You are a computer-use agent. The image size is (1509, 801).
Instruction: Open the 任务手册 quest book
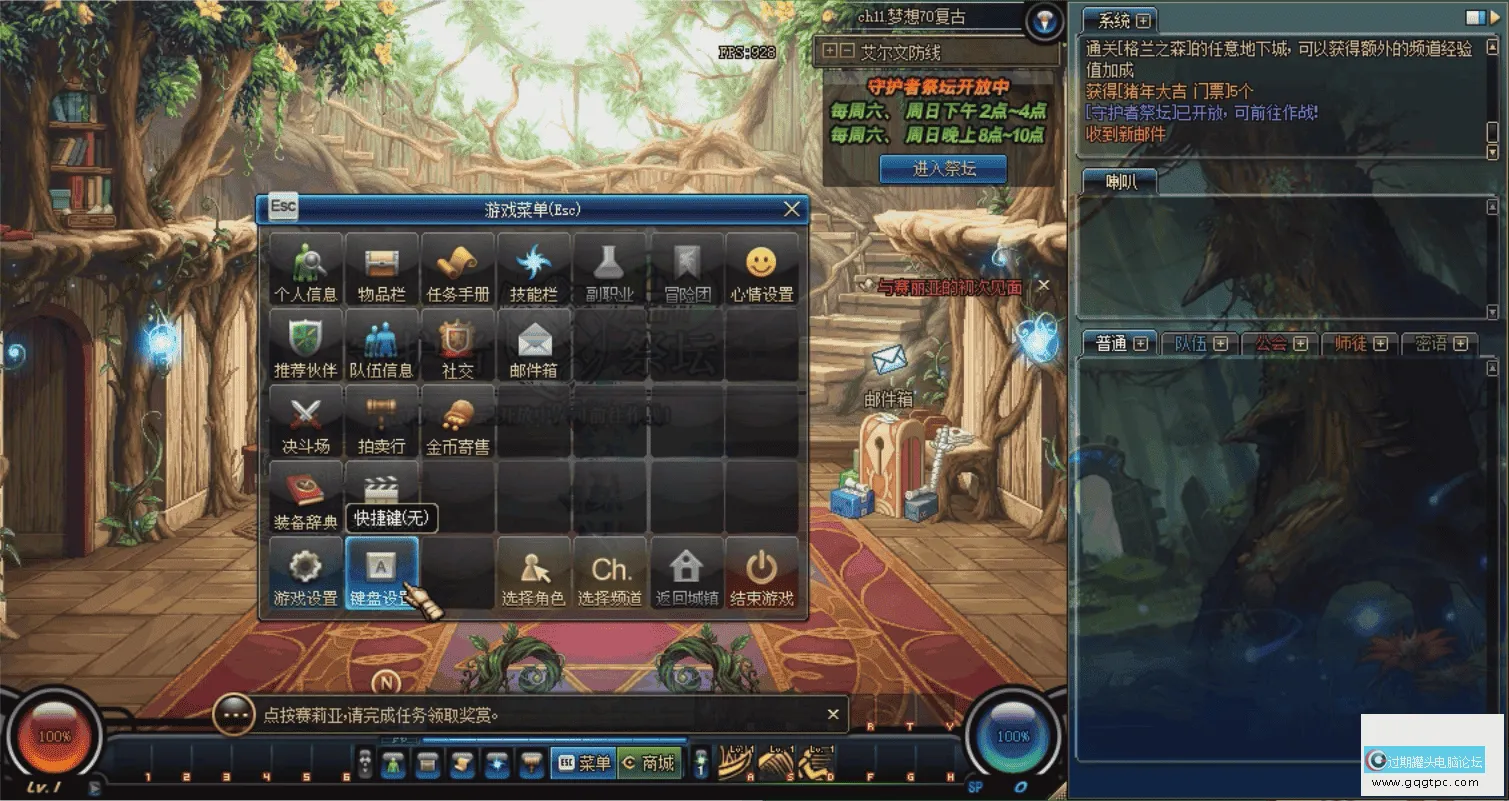458,270
